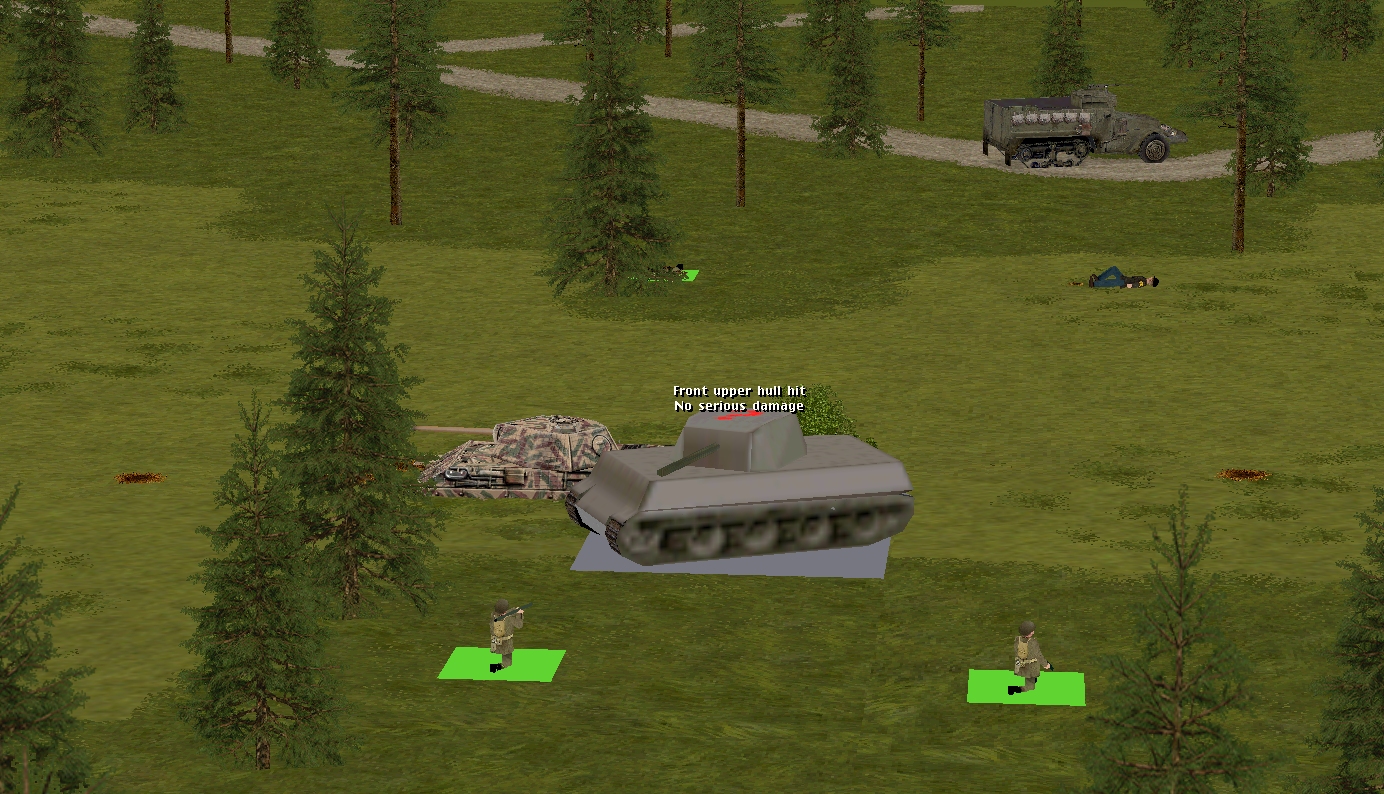
Task: Select the prone unit hidden under the tree
Action: pos(672,270)
